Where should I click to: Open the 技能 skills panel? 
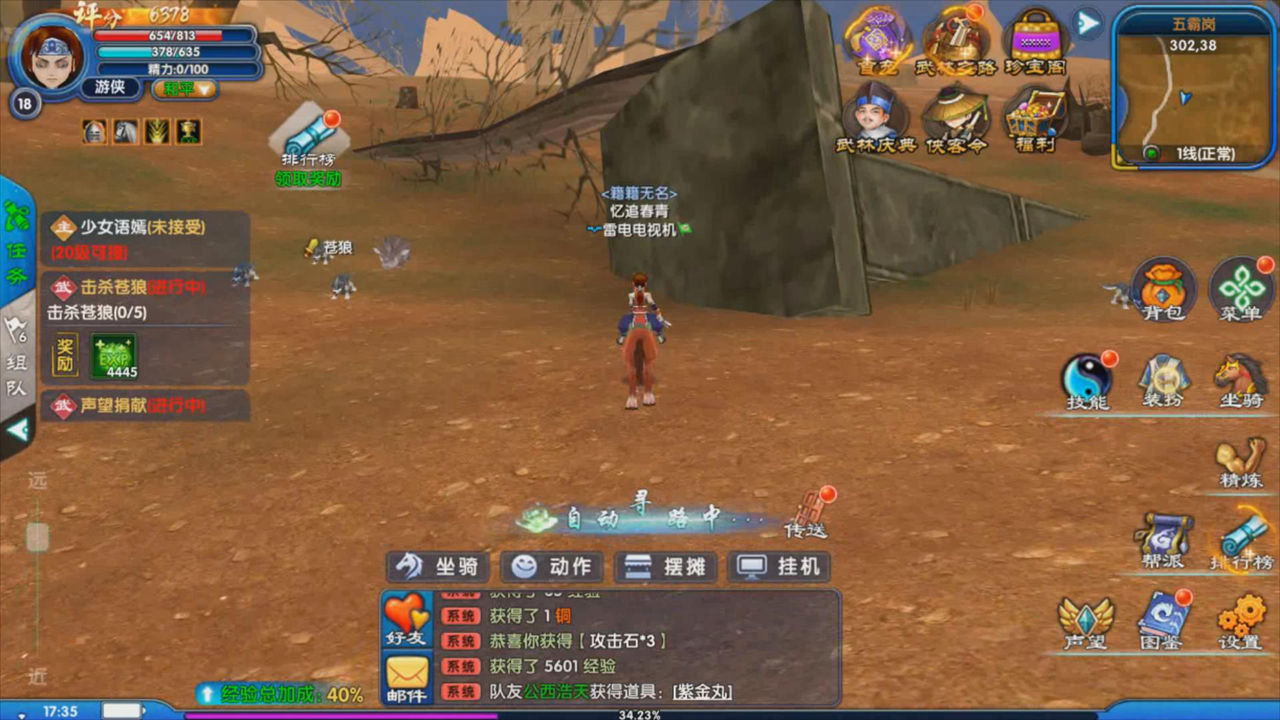tap(1087, 380)
